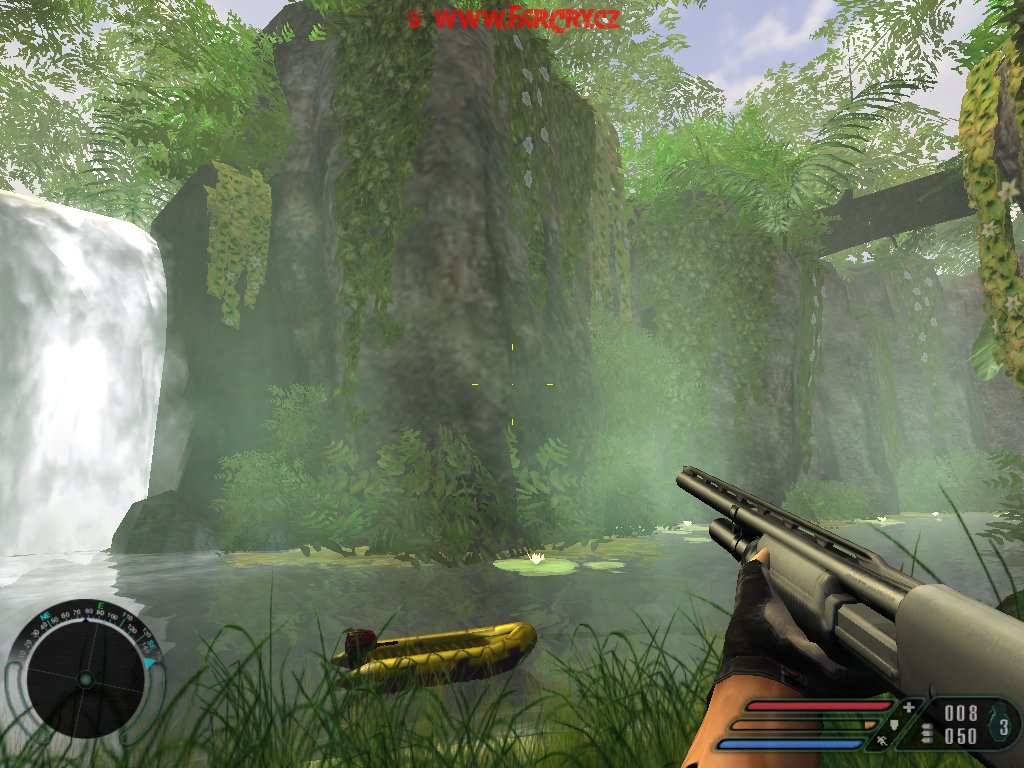This screenshot has width=1024, height=768.
Task: Click the cyan objective arrow on the radar
Action: 150,662
